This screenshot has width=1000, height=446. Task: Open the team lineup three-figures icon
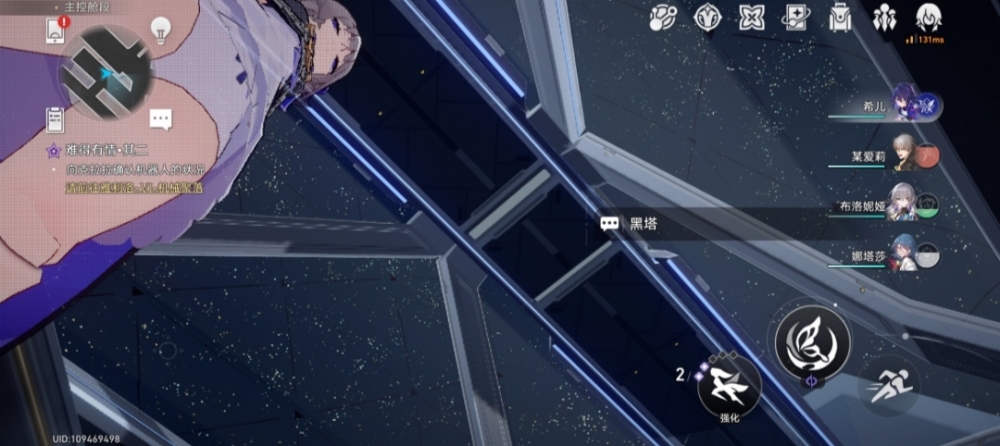pyautogui.click(x=885, y=17)
